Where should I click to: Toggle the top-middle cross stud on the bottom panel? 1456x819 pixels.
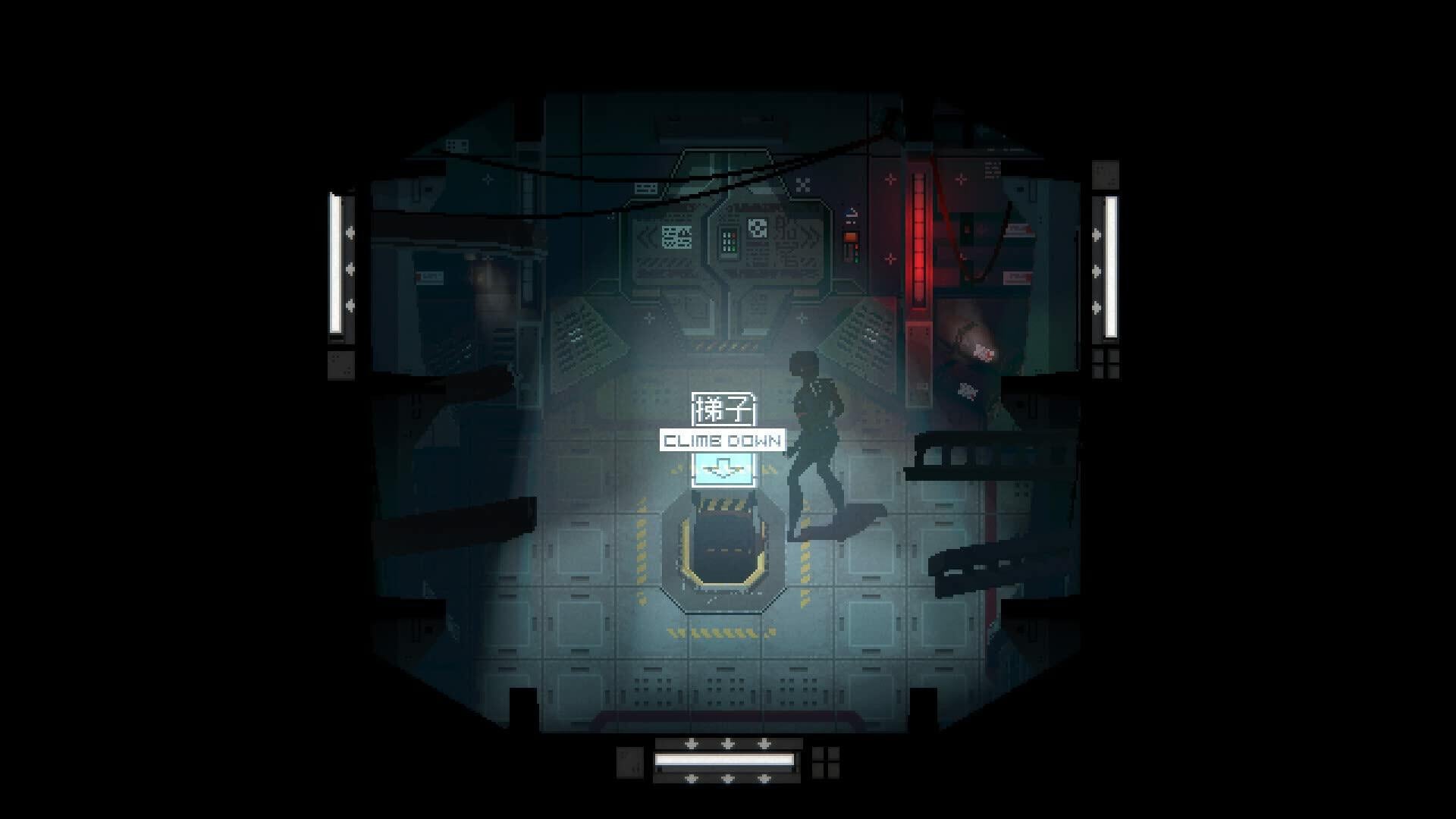(x=727, y=743)
